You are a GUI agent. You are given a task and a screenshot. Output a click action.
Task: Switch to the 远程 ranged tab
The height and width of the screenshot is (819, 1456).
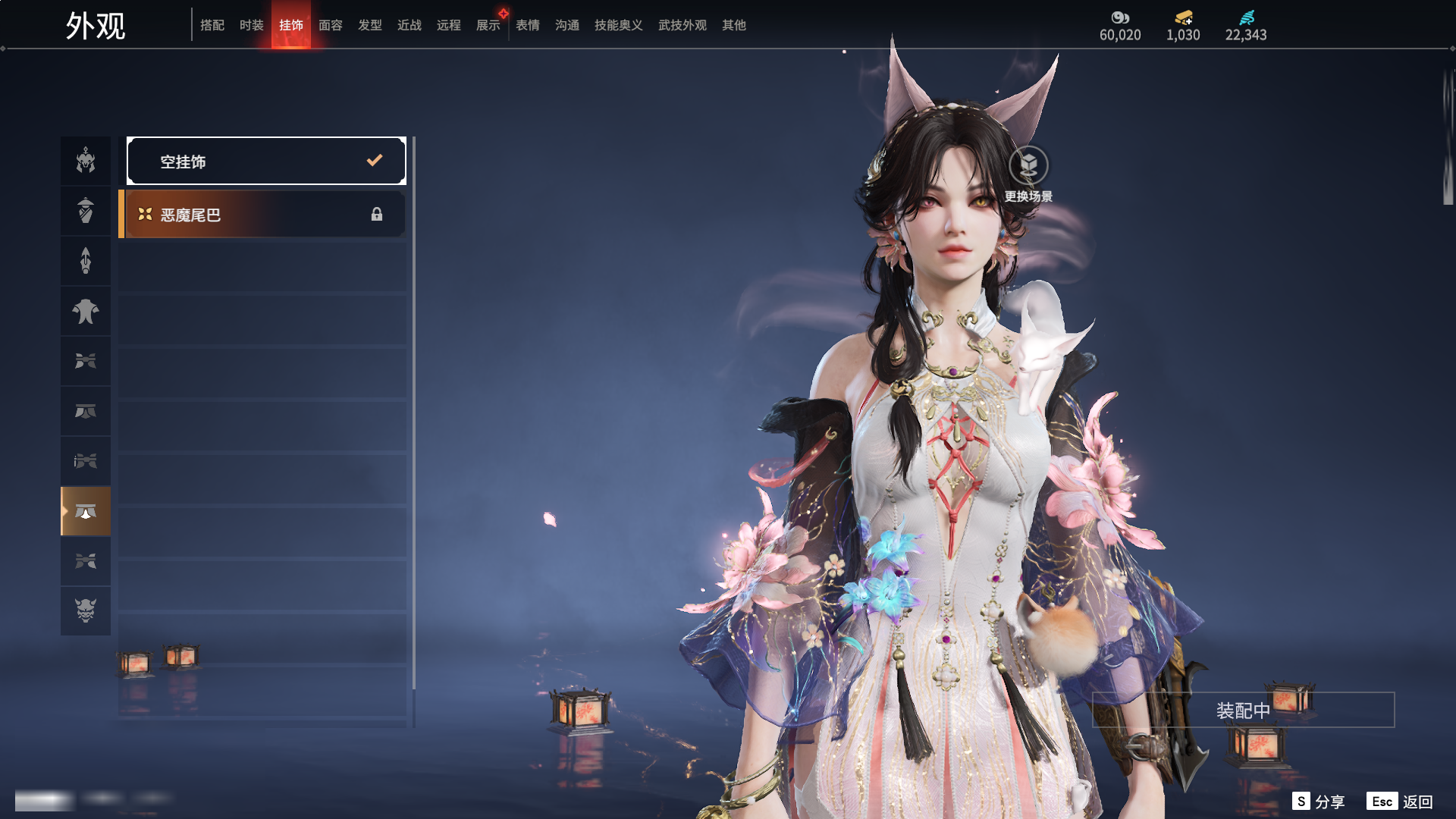pyautogui.click(x=449, y=25)
